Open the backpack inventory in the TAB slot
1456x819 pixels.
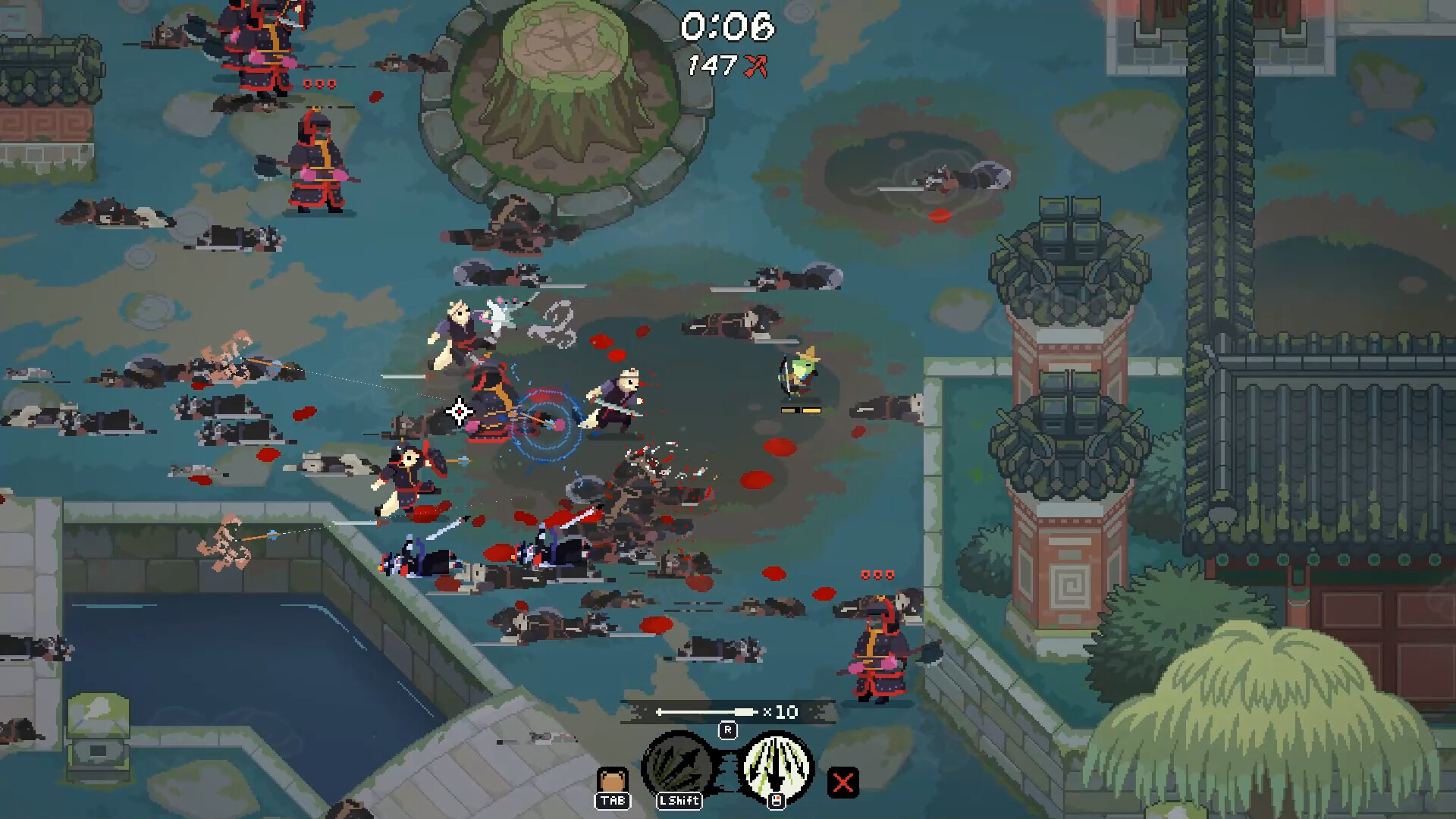(613, 777)
